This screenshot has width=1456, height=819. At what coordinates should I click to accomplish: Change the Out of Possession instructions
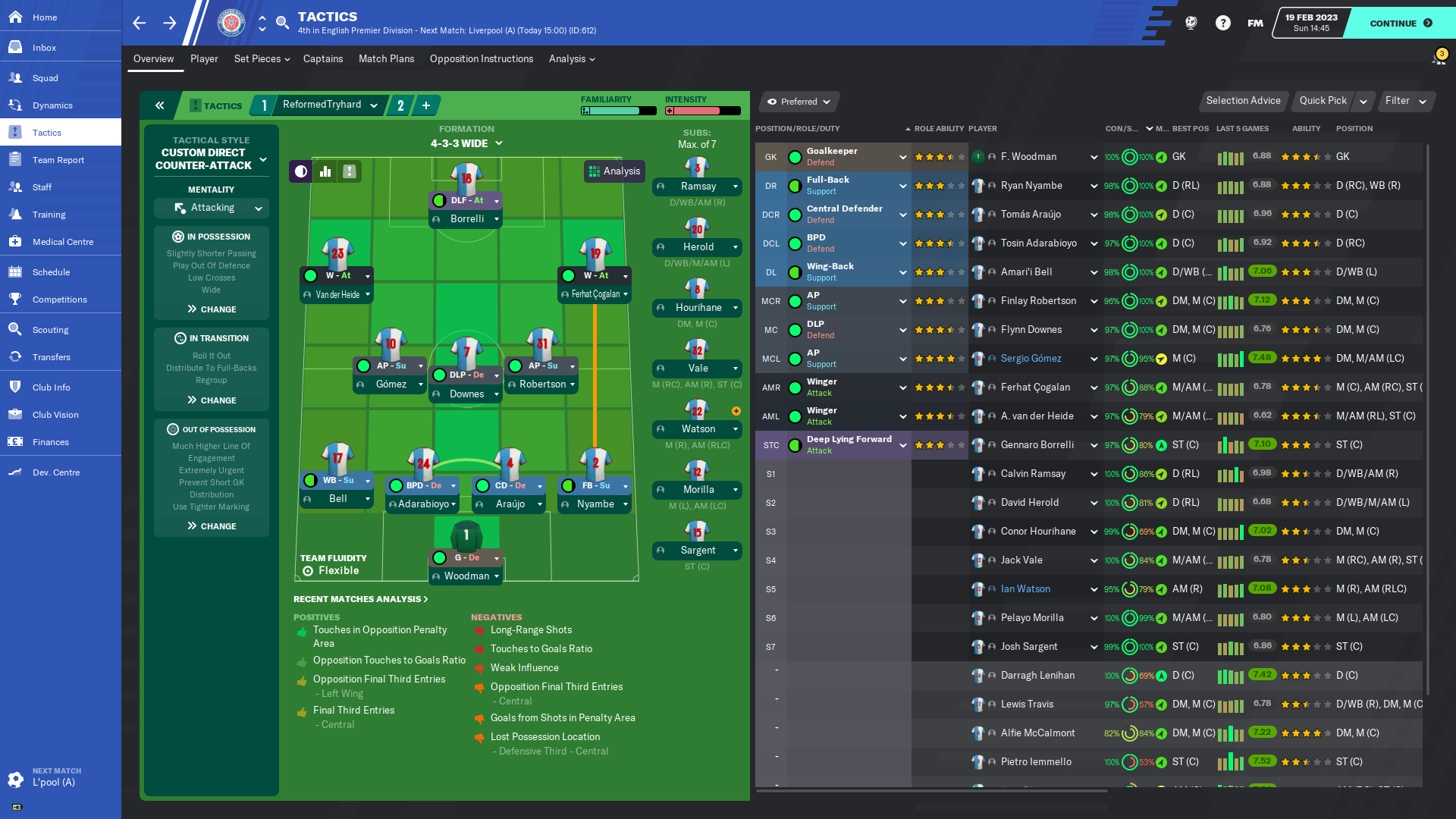click(x=212, y=526)
